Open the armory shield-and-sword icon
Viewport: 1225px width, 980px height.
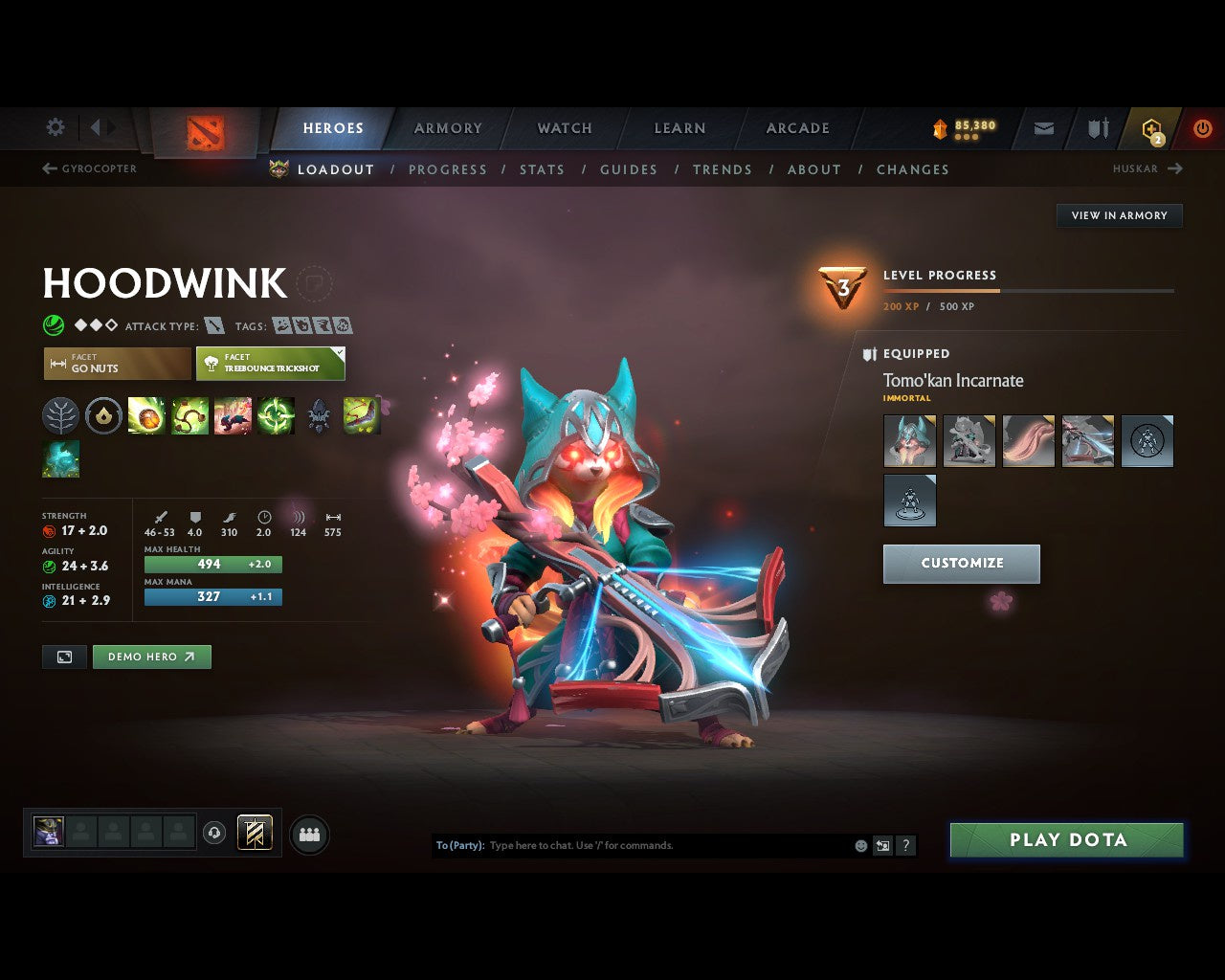1096,128
